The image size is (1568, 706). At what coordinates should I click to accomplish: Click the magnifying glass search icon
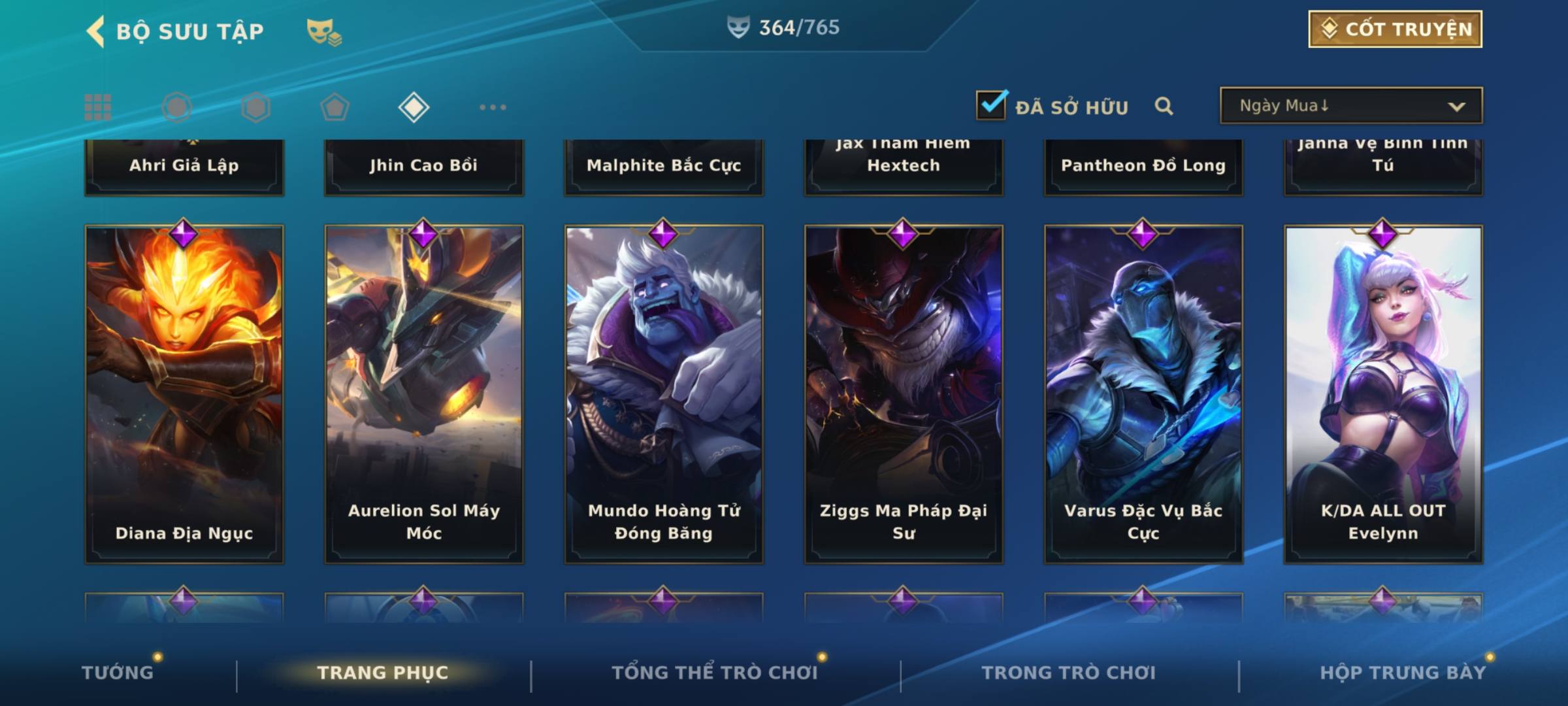(x=1164, y=106)
